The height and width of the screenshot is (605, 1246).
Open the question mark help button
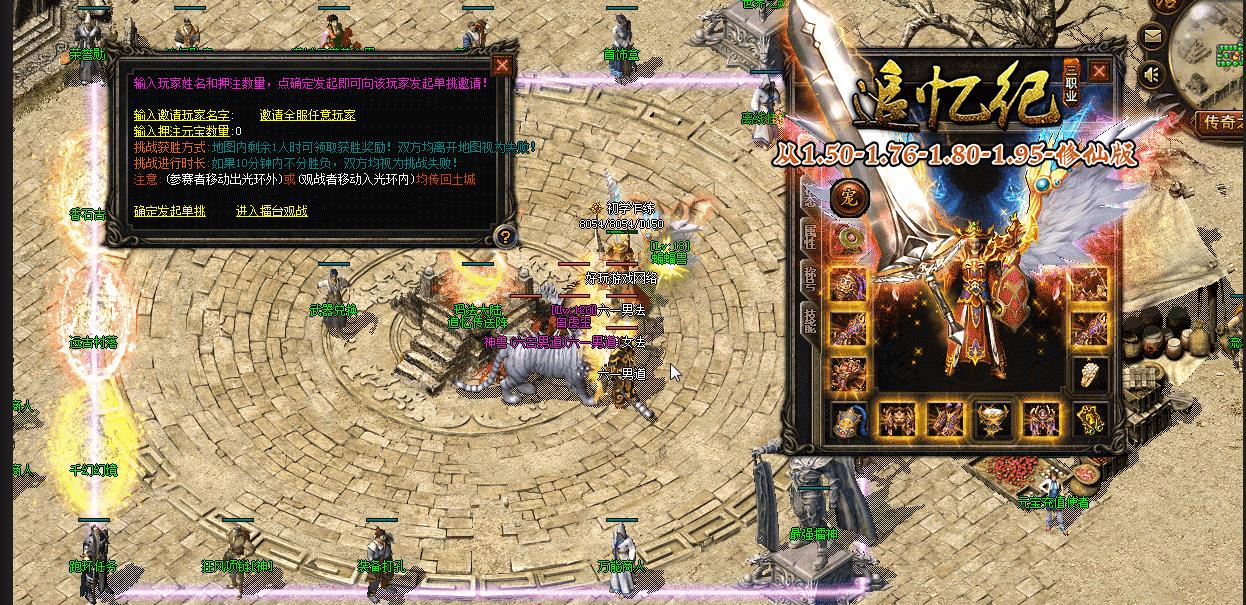[x=505, y=236]
